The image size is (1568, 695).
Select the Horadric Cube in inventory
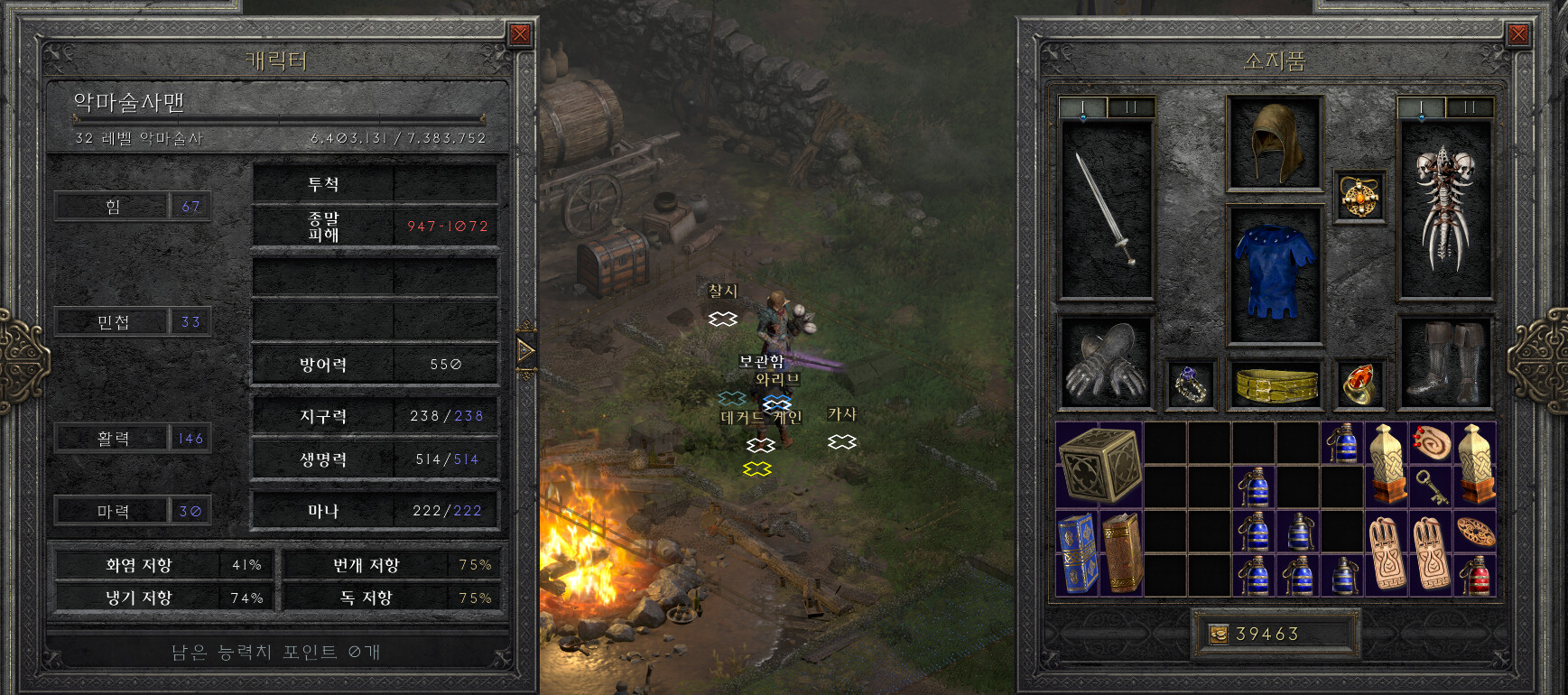tap(1099, 465)
